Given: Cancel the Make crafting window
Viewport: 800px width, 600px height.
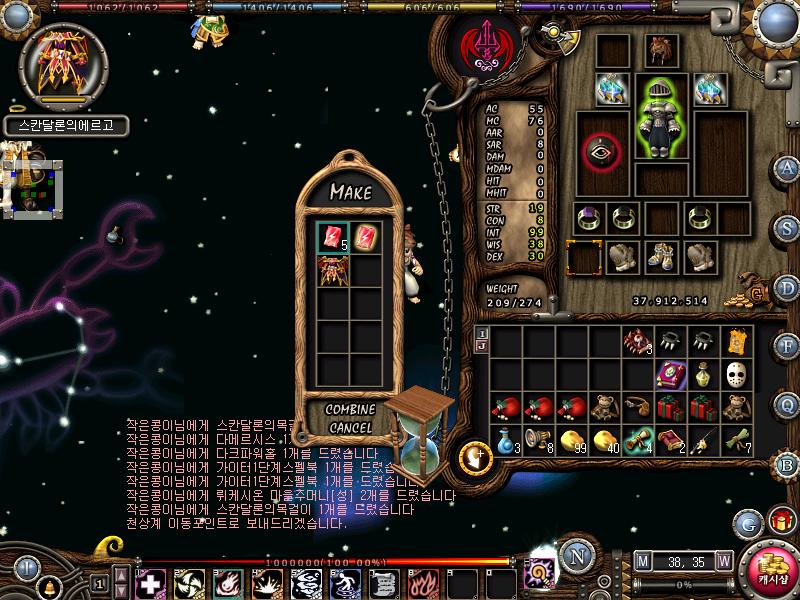Looking at the screenshot, I should pyautogui.click(x=350, y=428).
